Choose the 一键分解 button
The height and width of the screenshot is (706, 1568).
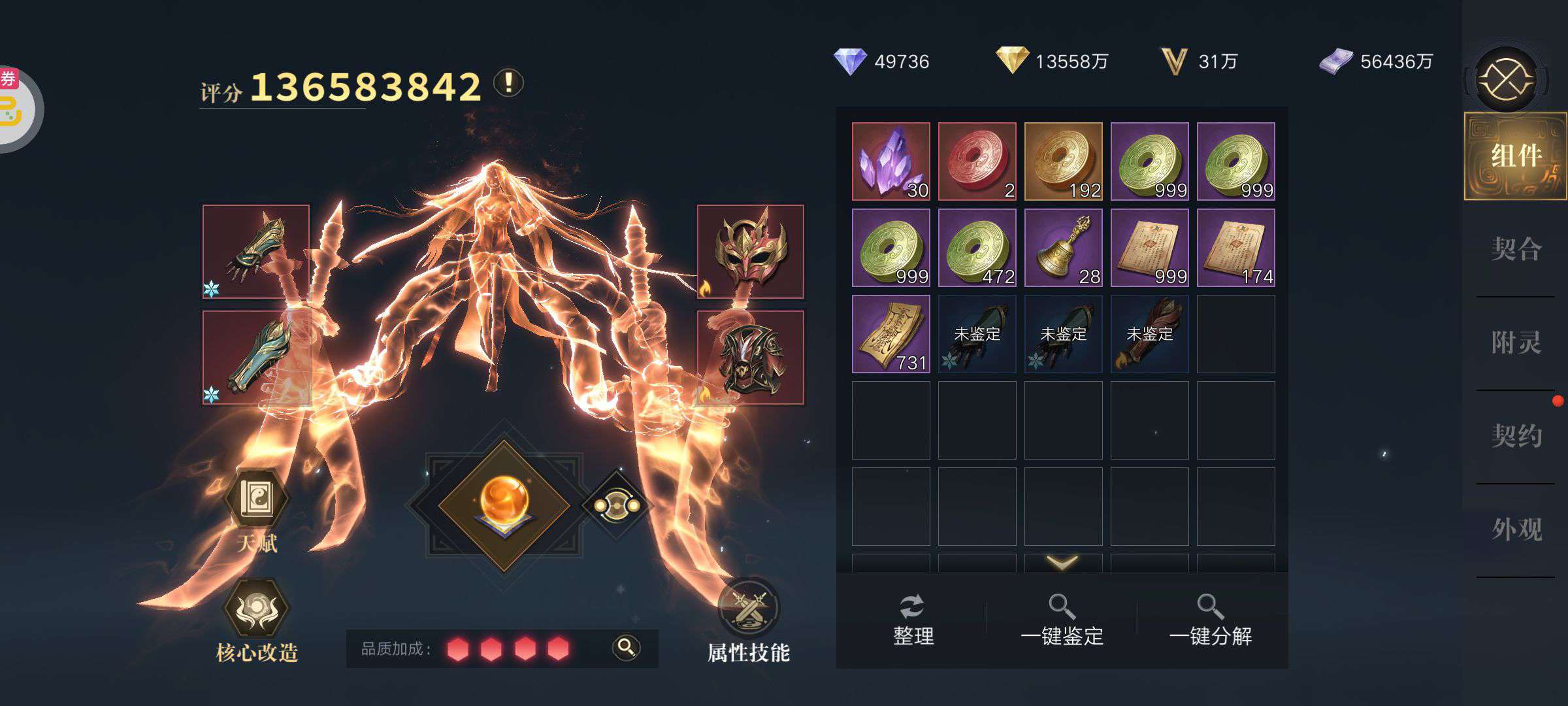[x=1210, y=620]
